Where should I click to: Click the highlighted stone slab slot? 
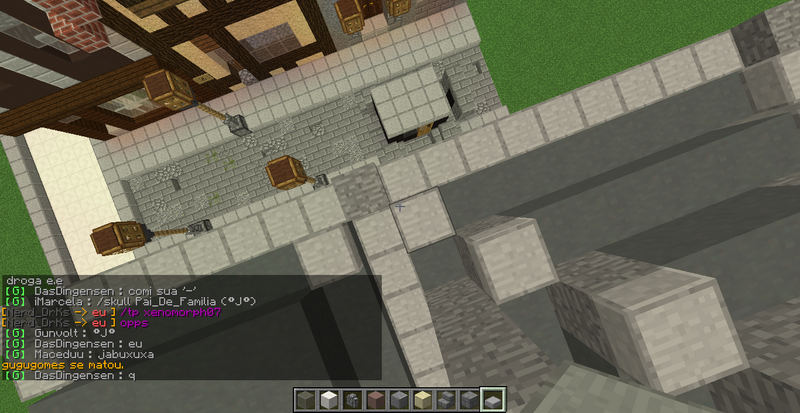tap(493, 400)
